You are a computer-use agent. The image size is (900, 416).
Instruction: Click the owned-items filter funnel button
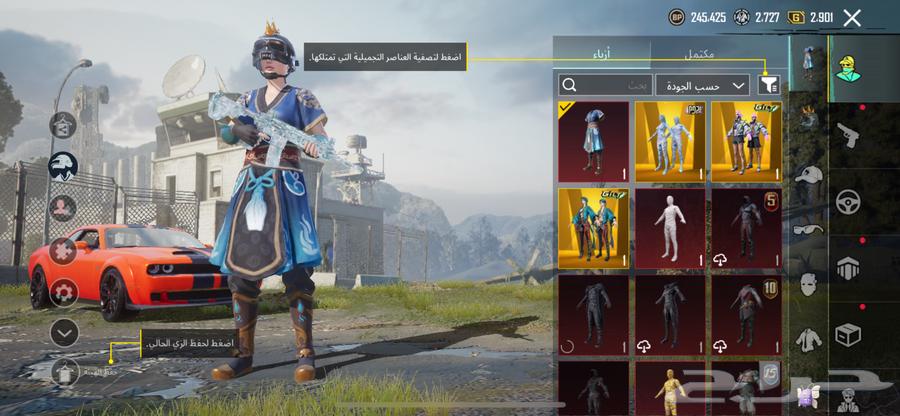768,85
